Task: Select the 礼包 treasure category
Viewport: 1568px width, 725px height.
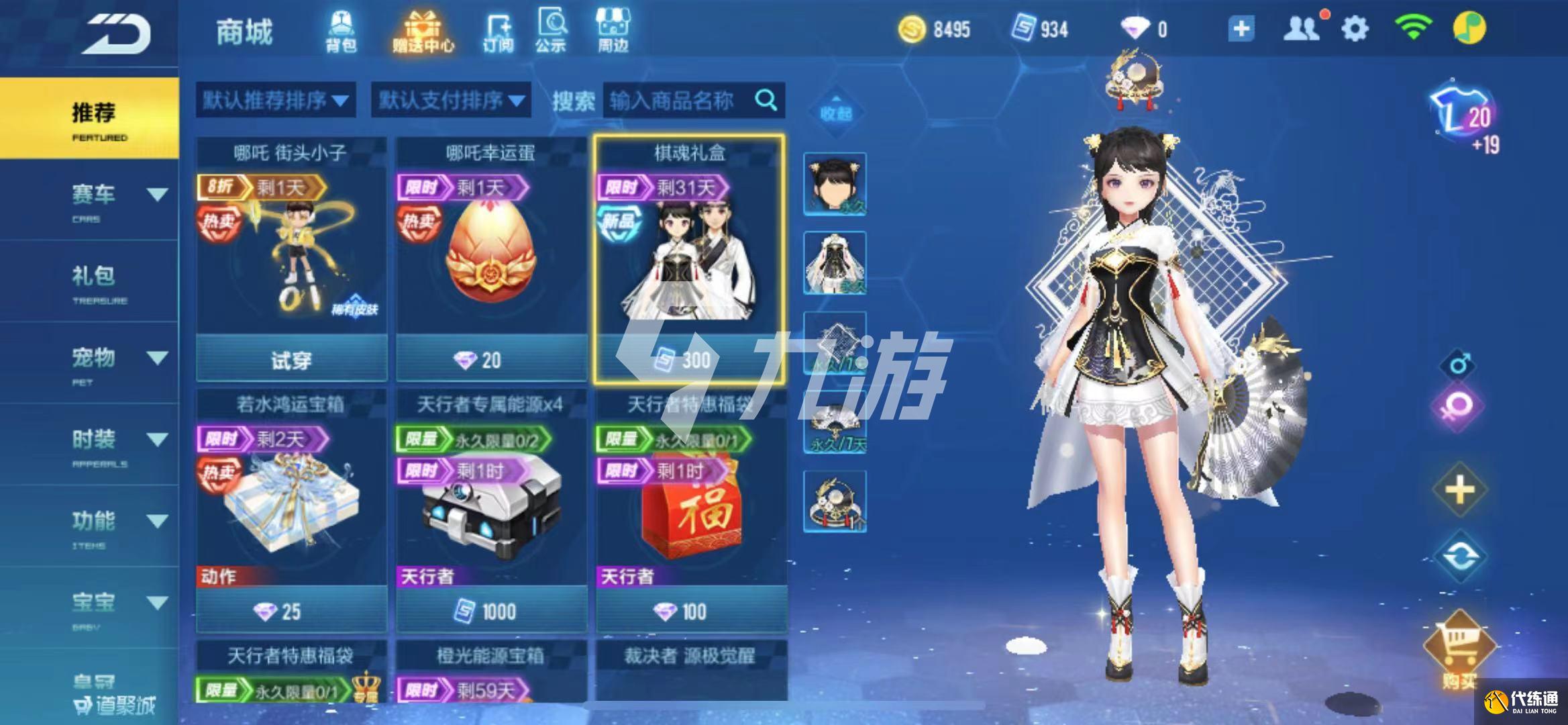Action: pos(94,281)
